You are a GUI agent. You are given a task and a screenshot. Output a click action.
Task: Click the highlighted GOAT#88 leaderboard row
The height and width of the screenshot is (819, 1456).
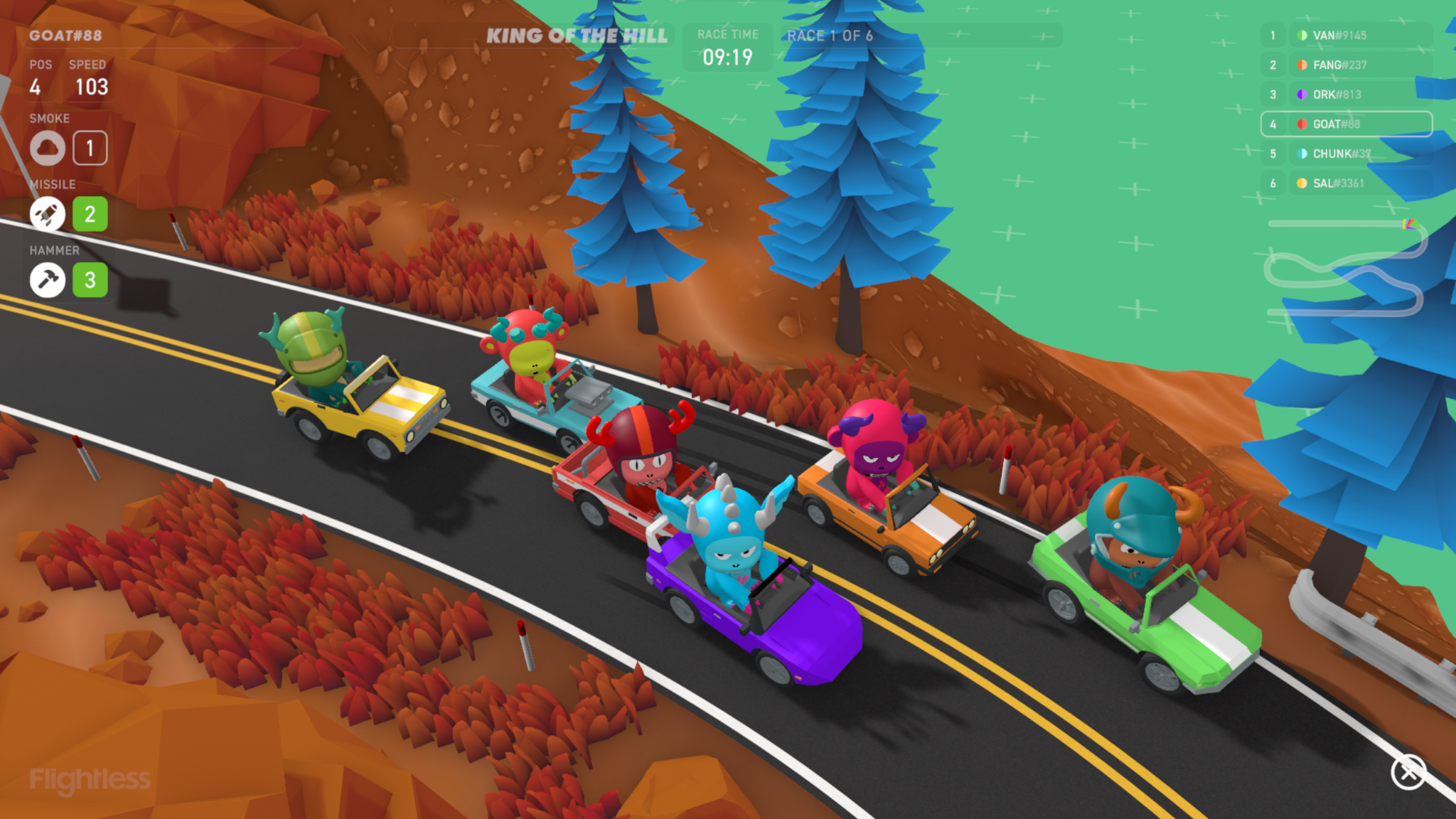pyautogui.click(x=1345, y=124)
